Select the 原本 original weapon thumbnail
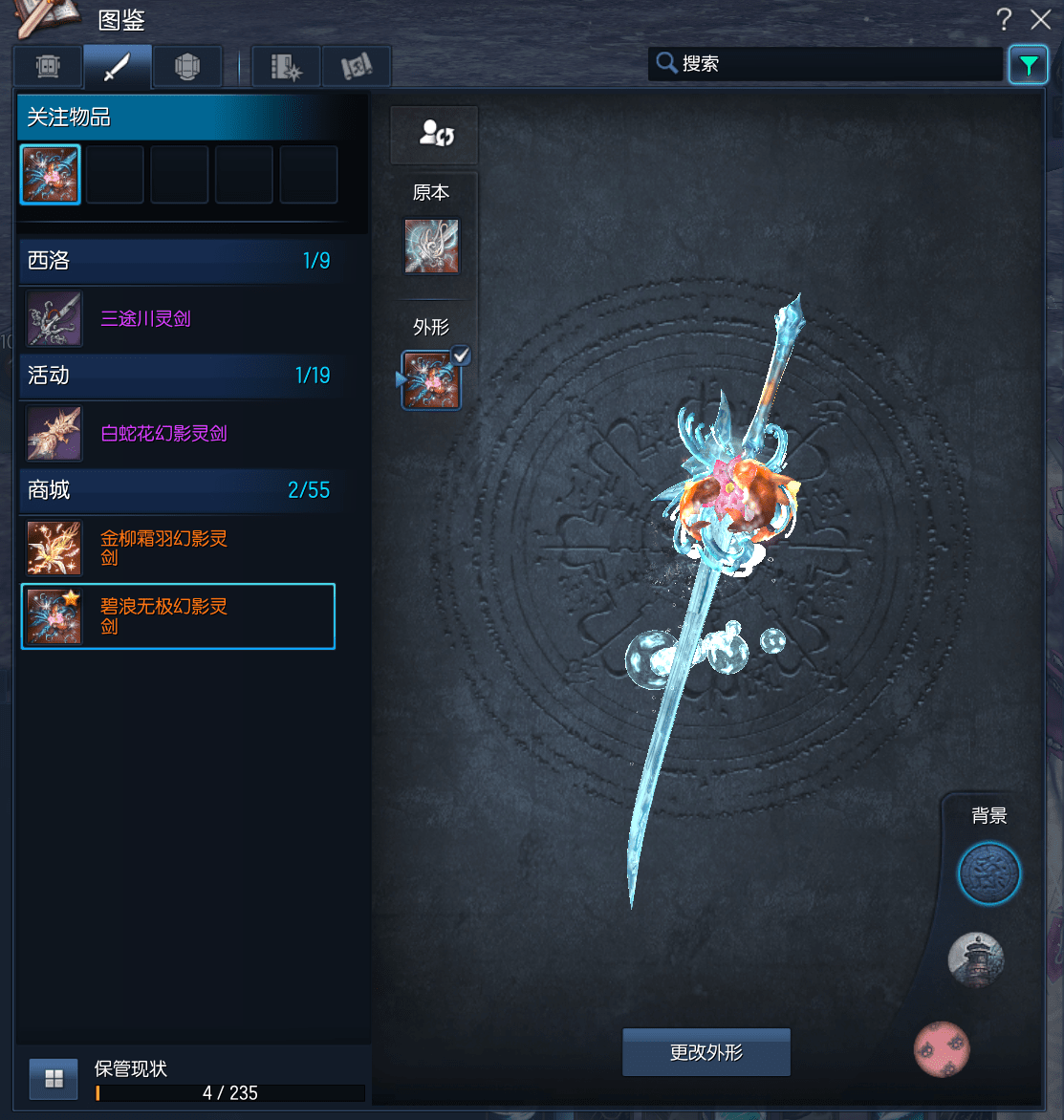This screenshot has height=1120, width=1064. 431,247
